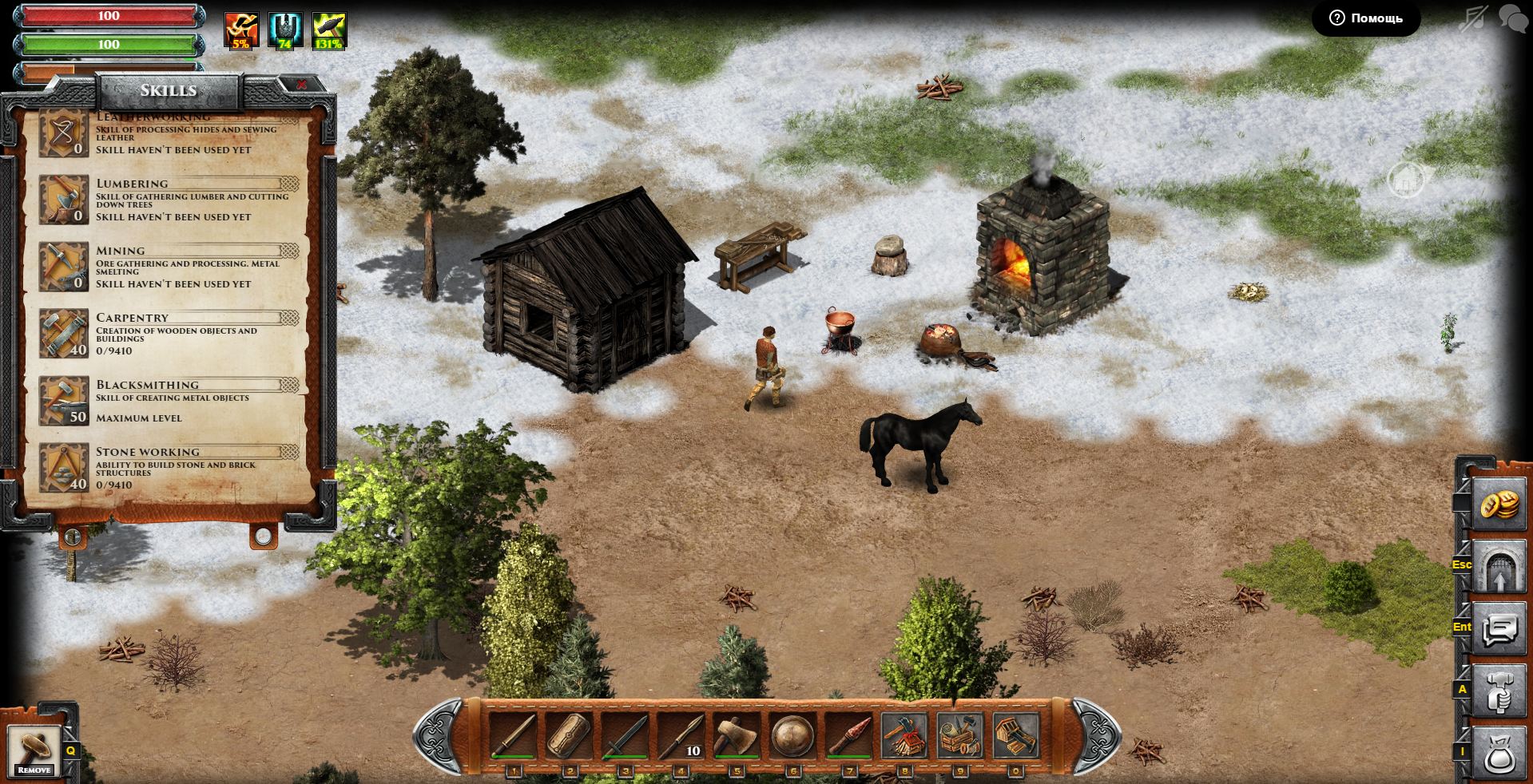Open the campfire building menu in slot 8
Screen dimensions: 1533x784
click(x=904, y=736)
